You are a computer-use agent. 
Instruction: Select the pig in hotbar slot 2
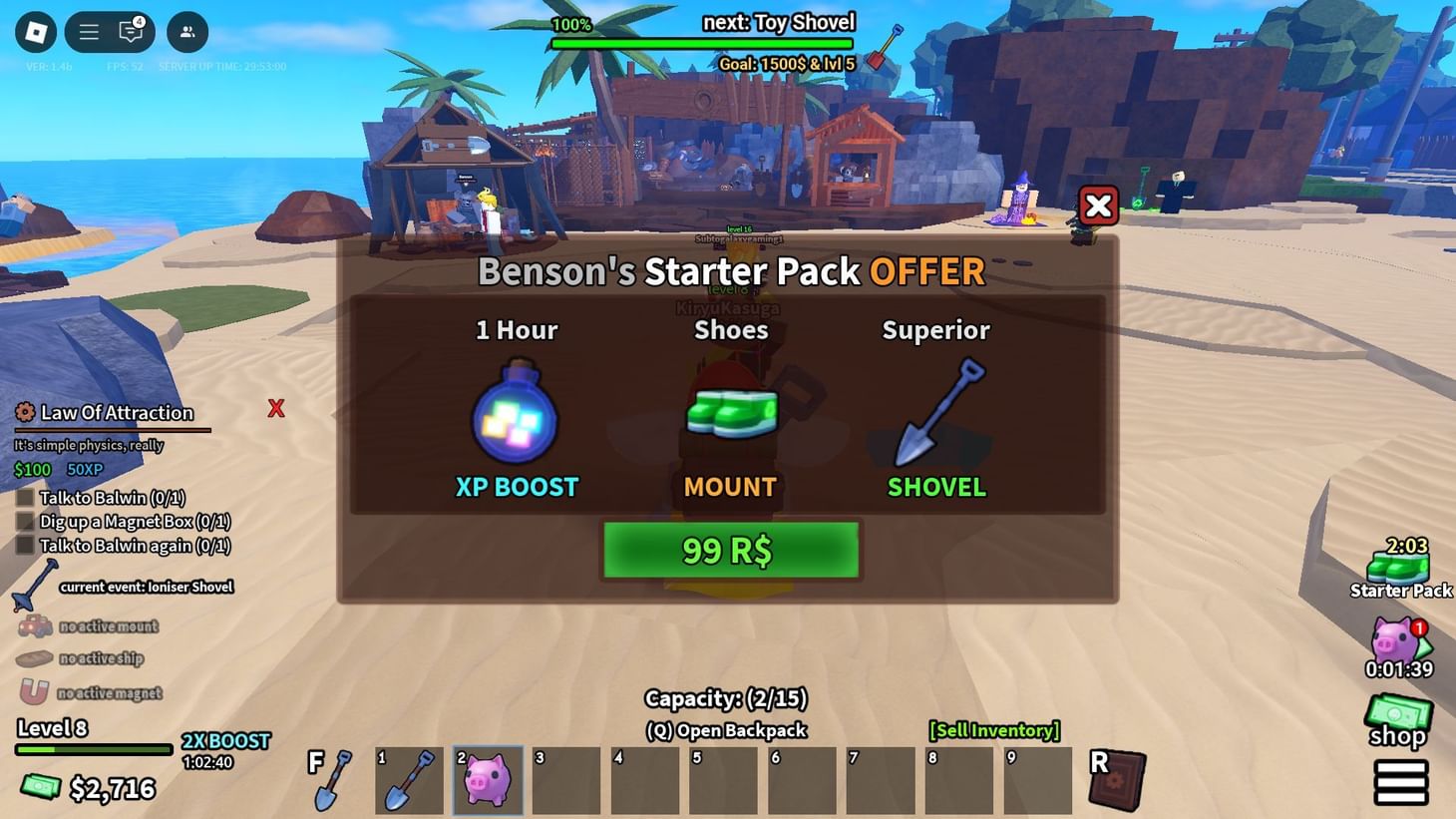click(488, 778)
